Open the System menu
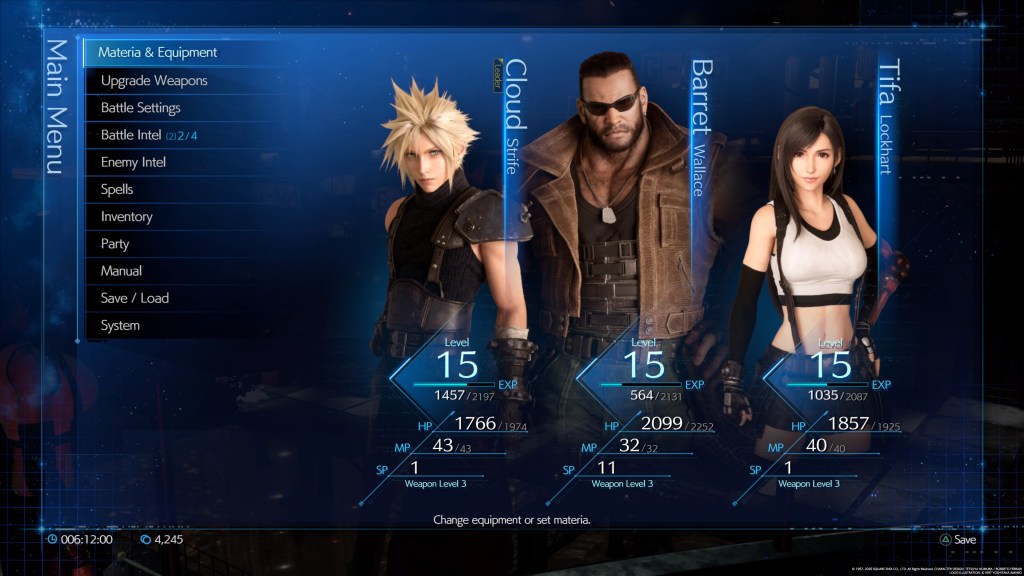The image size is (1024, 576). pos(120,325)
